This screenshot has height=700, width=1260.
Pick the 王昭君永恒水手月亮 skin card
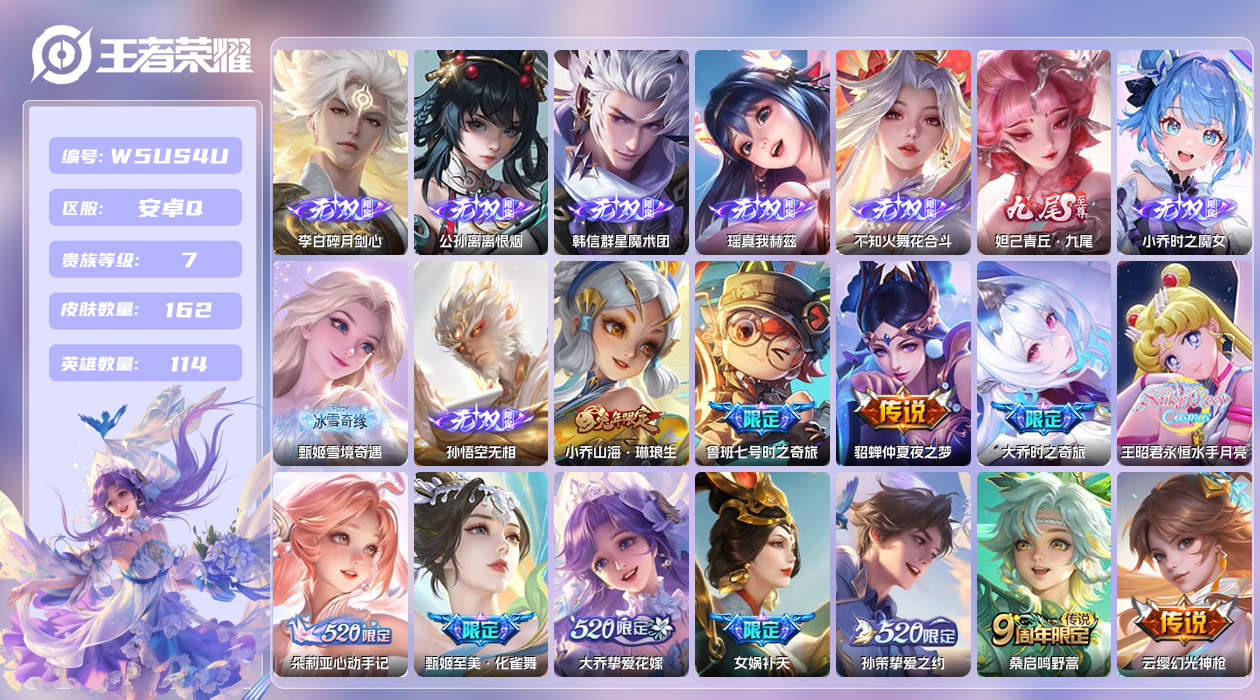[x=1184, y=363]
